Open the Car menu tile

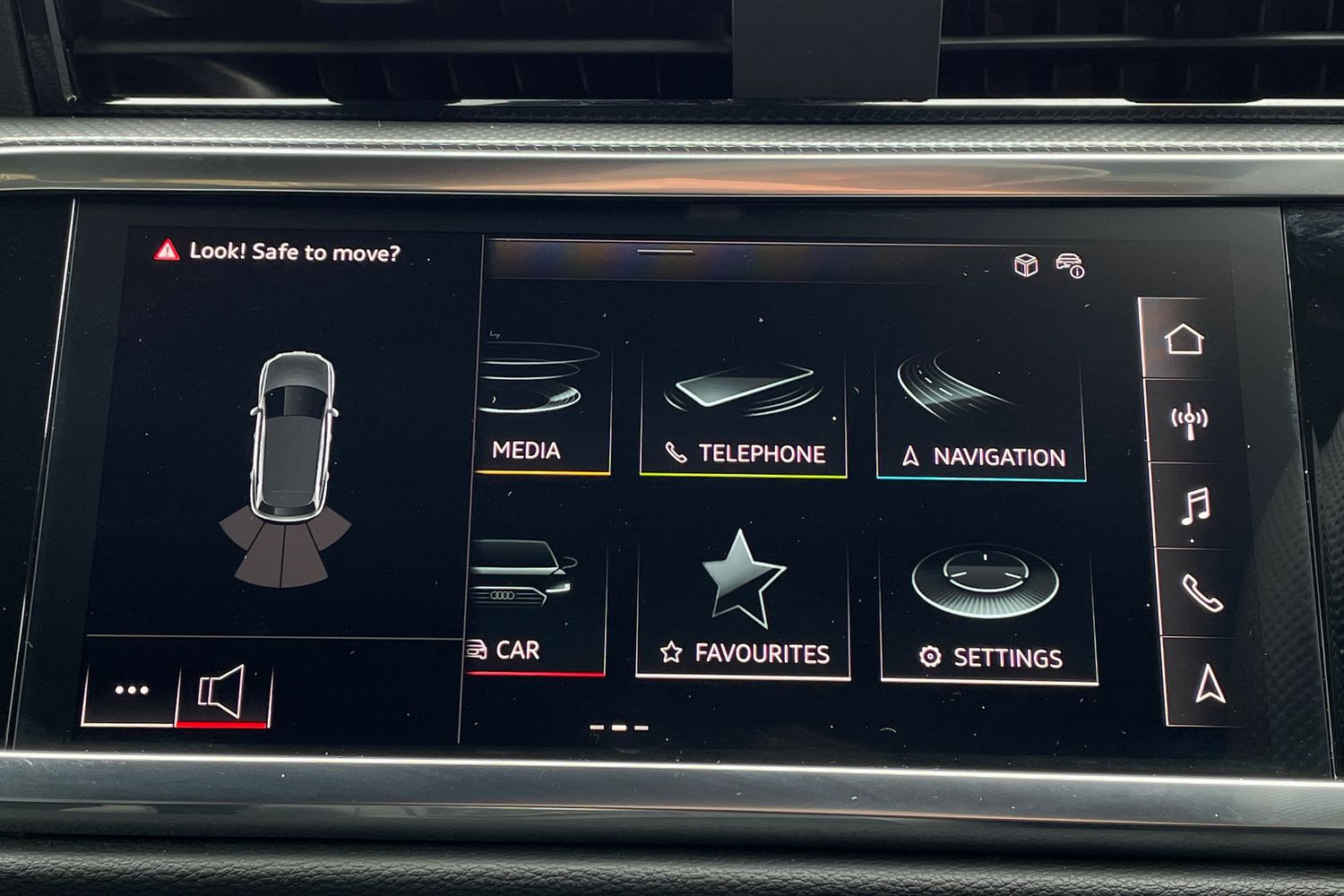tap(537, 609)
